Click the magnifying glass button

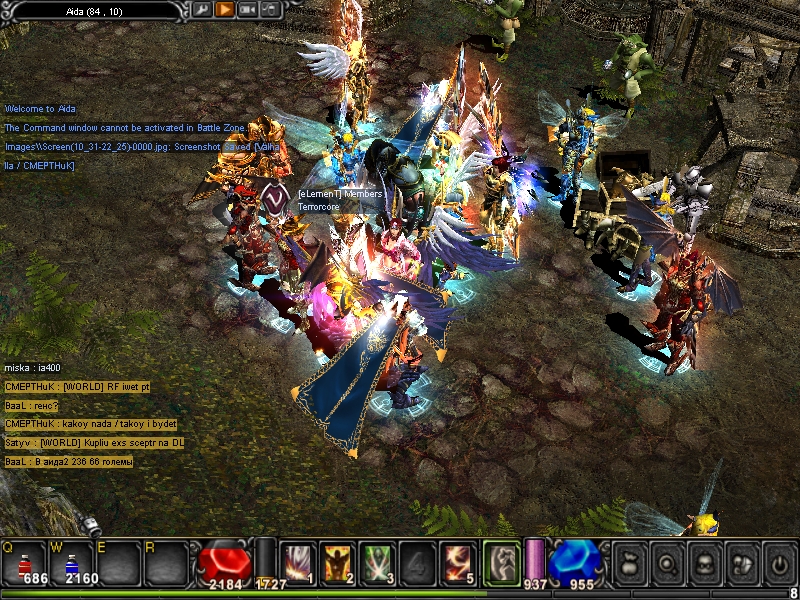point(667,564)
